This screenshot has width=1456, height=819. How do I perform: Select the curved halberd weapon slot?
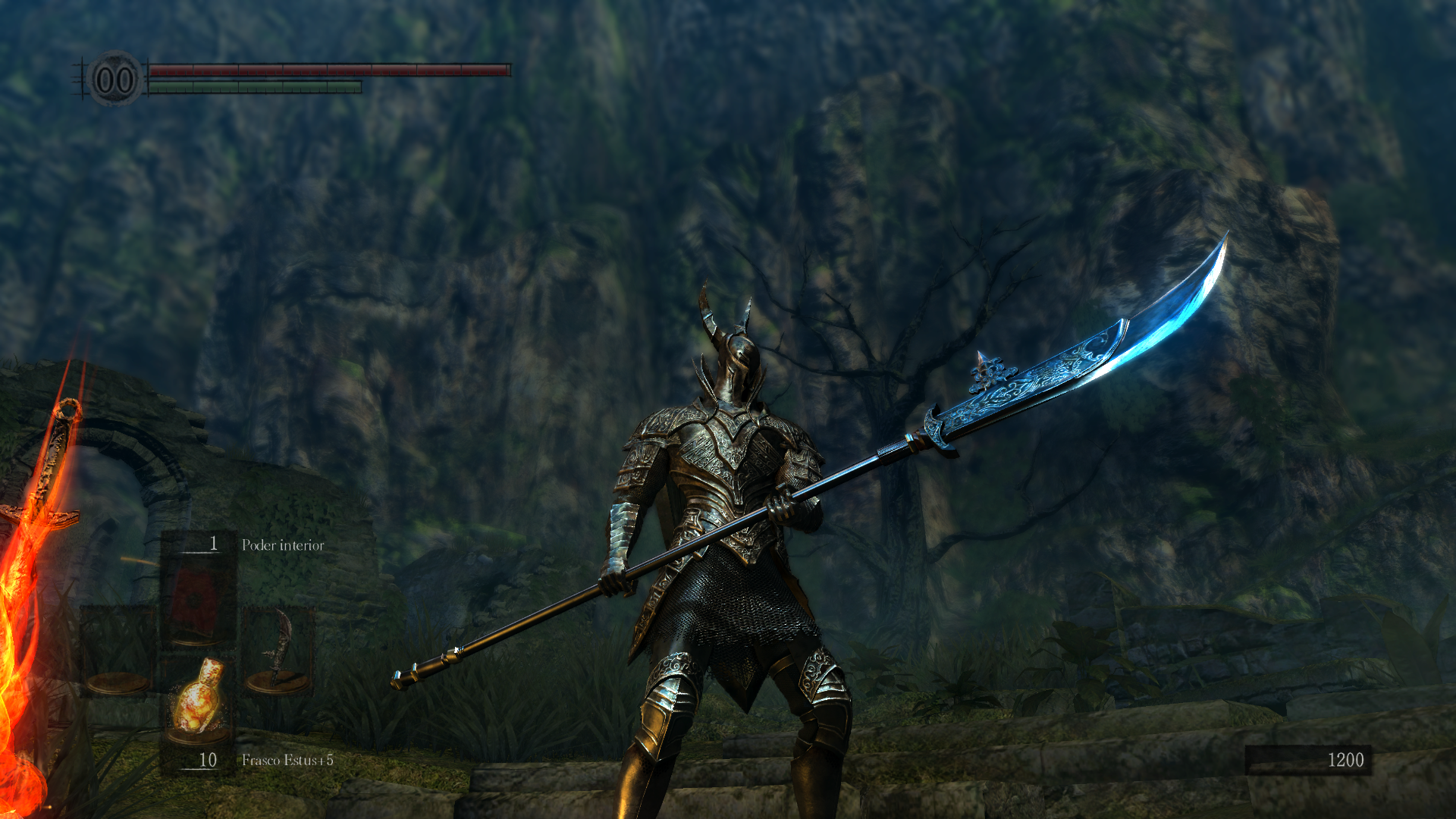coord(278,651)
